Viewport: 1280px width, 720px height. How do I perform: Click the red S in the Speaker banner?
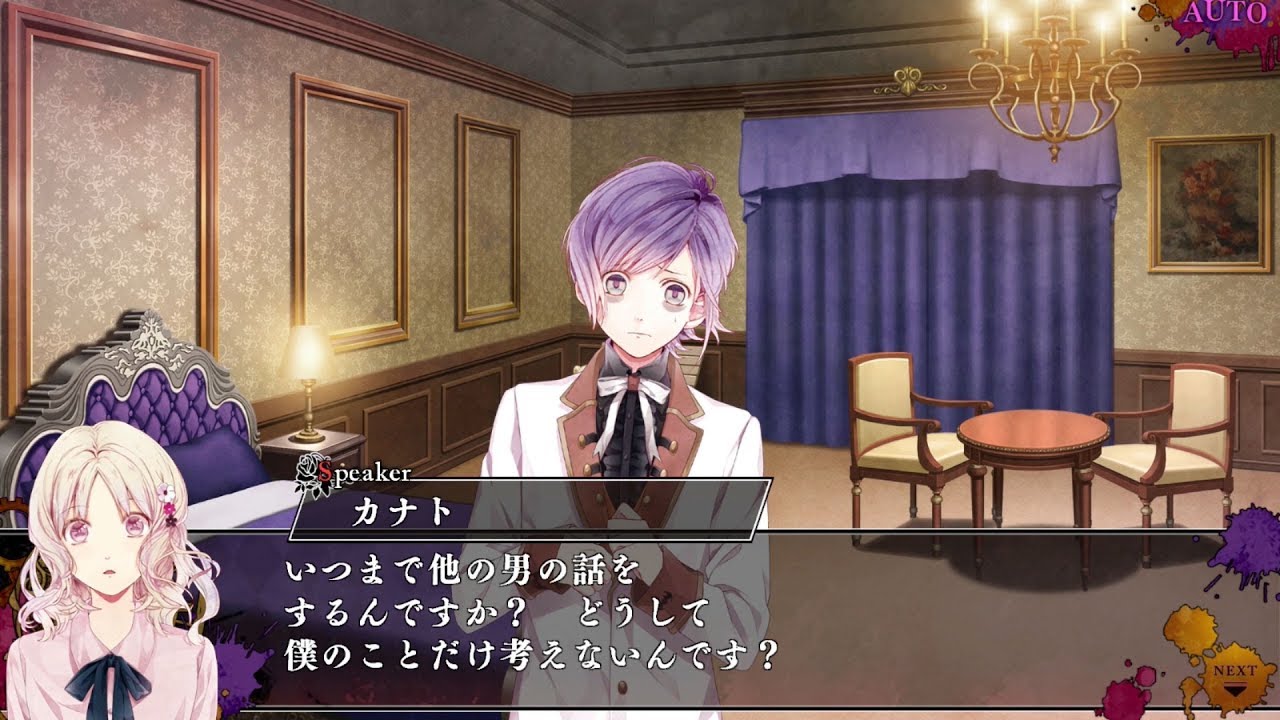pyautogui.click(x=326, y=470)
